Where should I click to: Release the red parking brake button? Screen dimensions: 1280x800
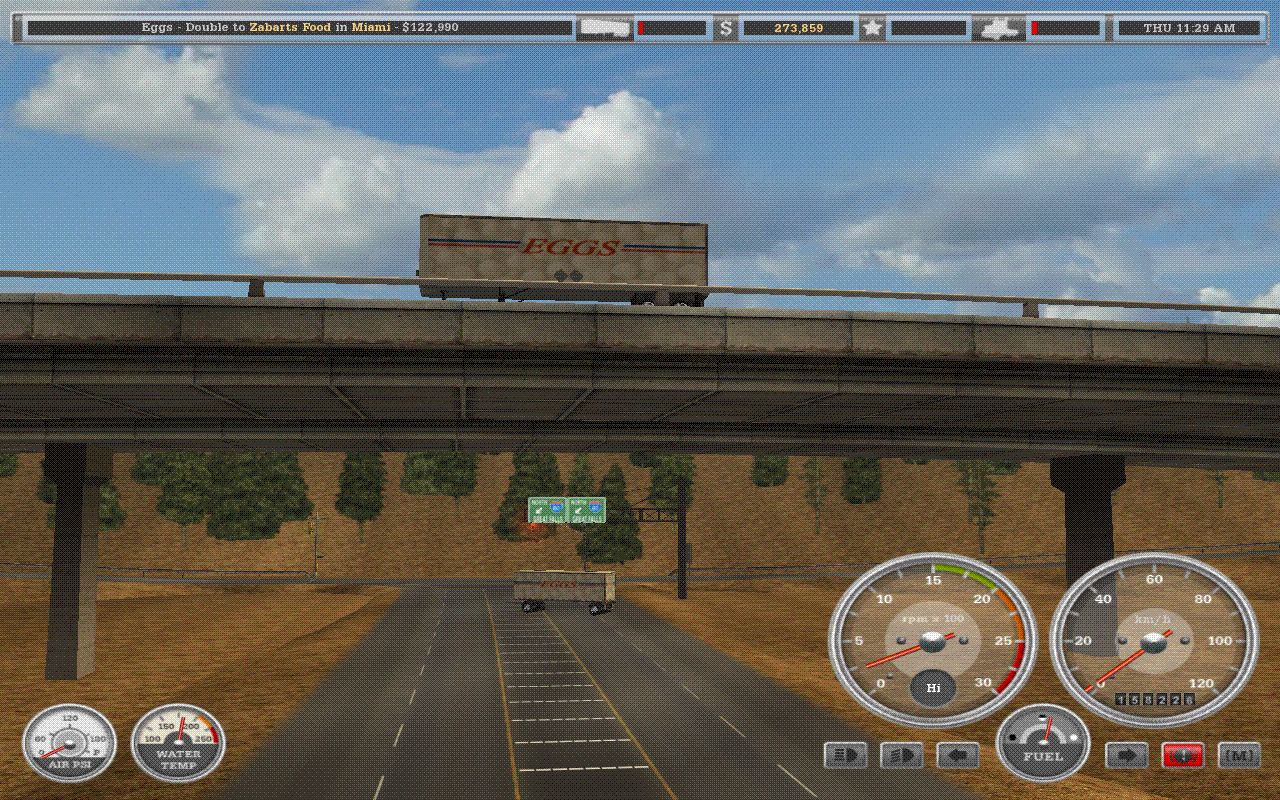[x=1182, y=756]
